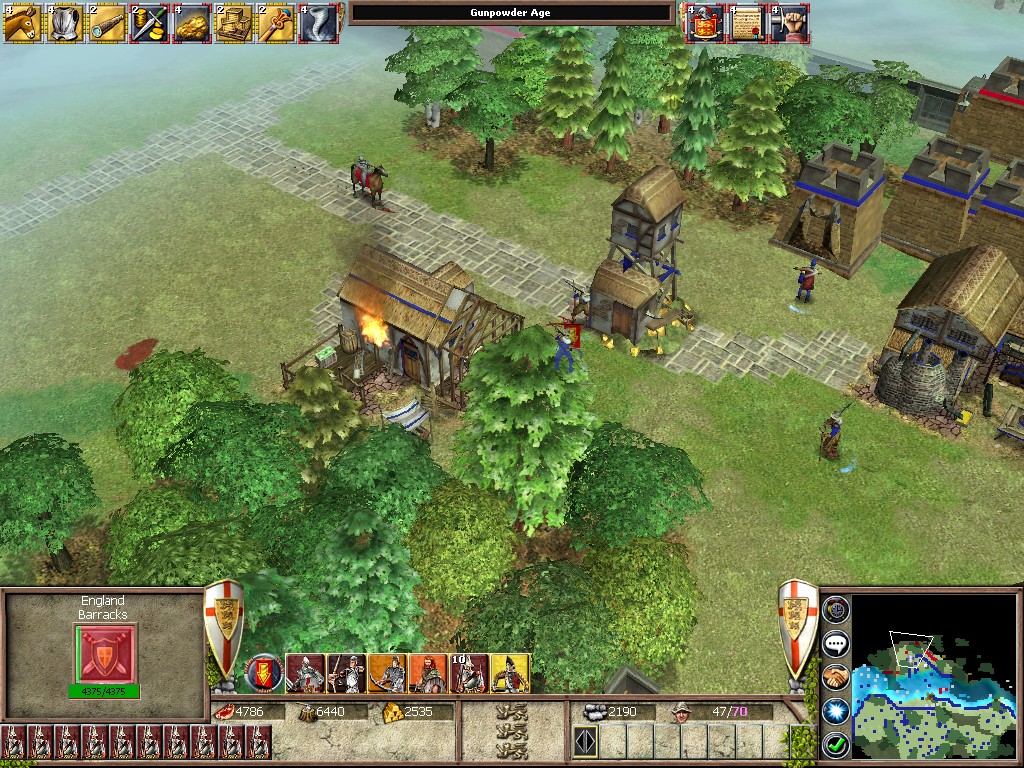Viewport: 1024px width, 768px height.
Task: Click the stone blocks icon
Action: pos(233,23)
